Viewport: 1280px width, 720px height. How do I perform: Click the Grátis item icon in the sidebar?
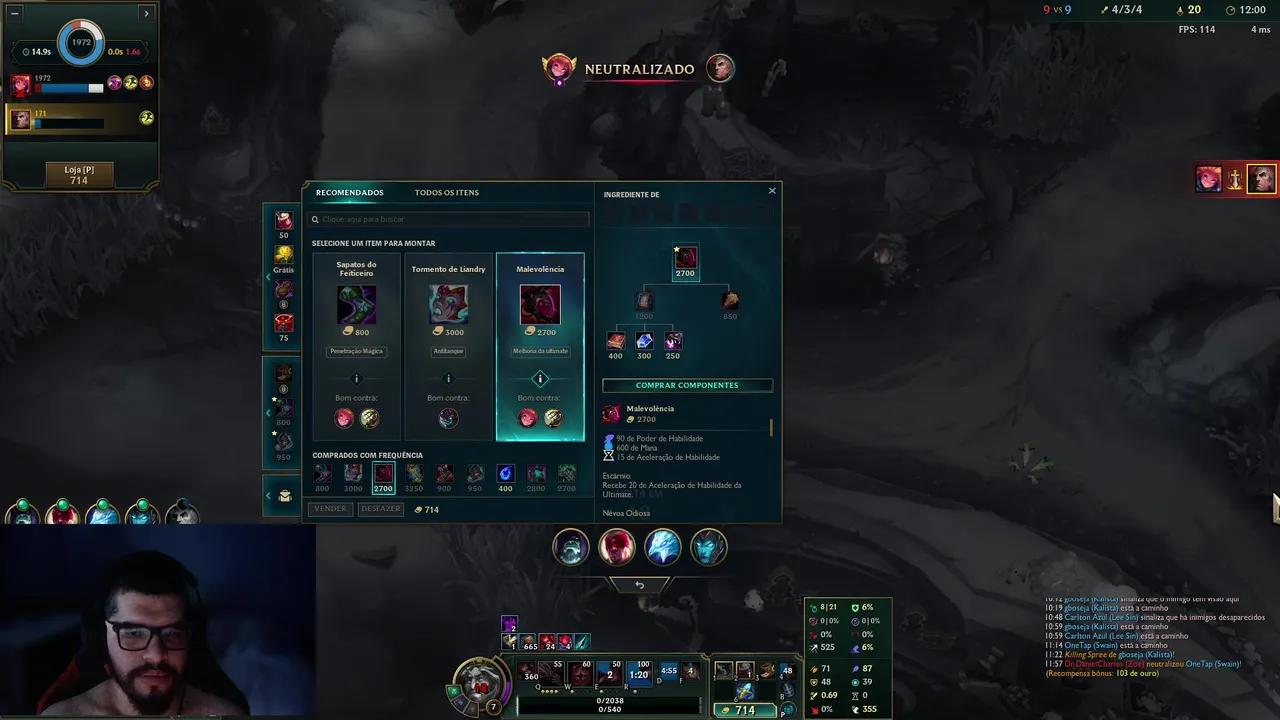pyautogui.click(x=283, y=253)
